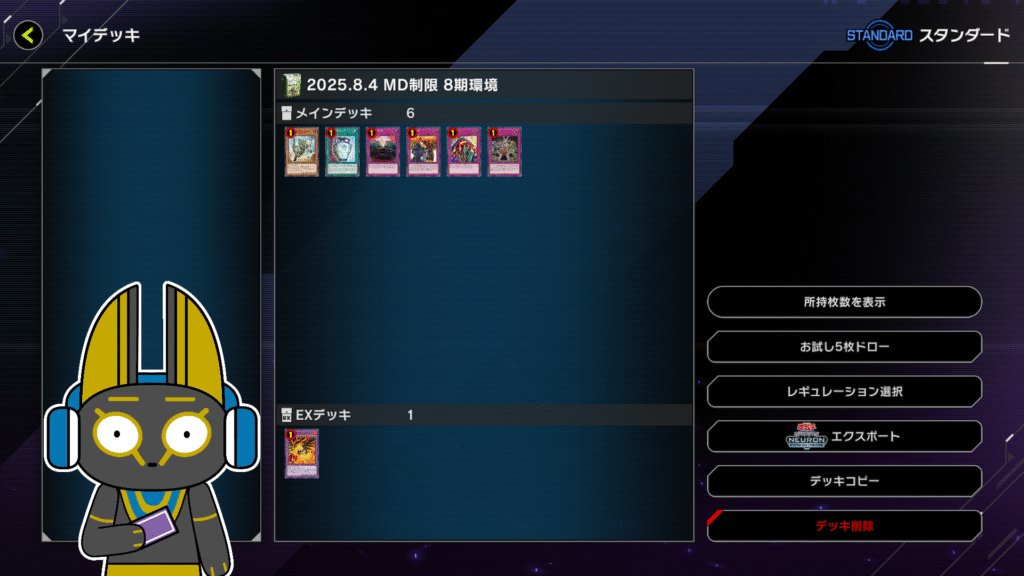Try a test draw with お試し5枚ドロー
The image size is (1024, 576).
coord(844,347)
